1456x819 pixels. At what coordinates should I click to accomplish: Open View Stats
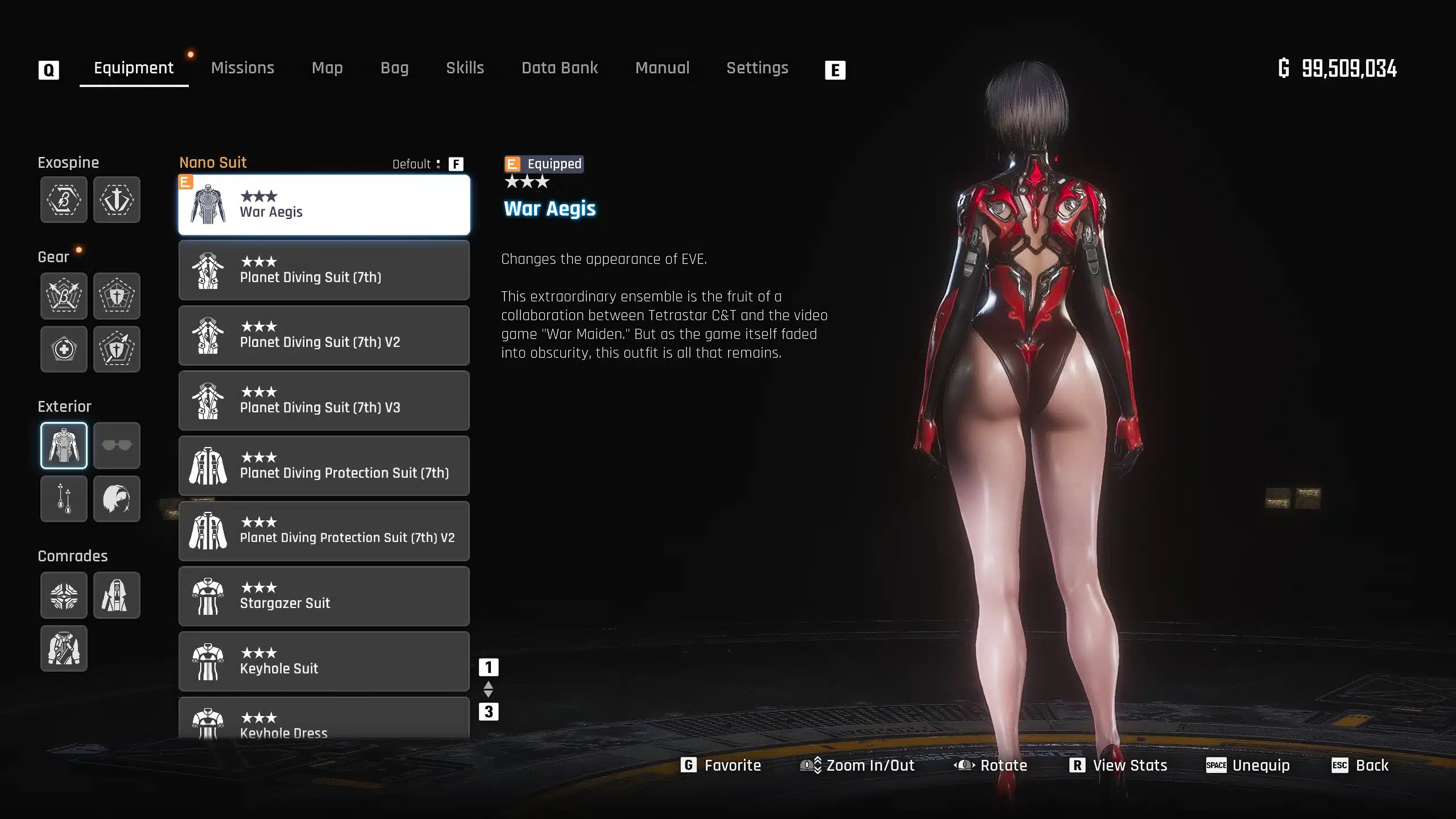[x=1118, y=766]
